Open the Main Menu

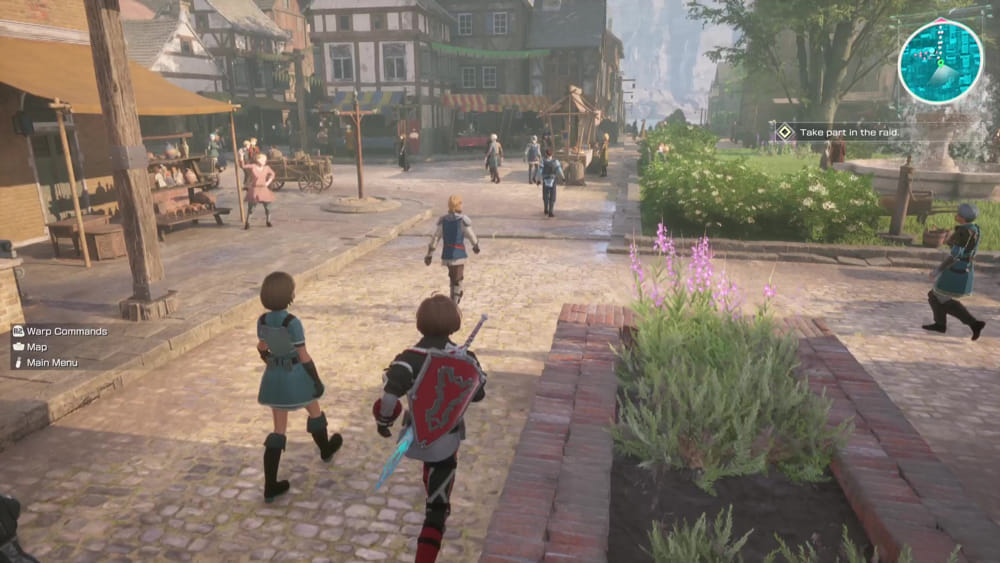coord(52,363)
